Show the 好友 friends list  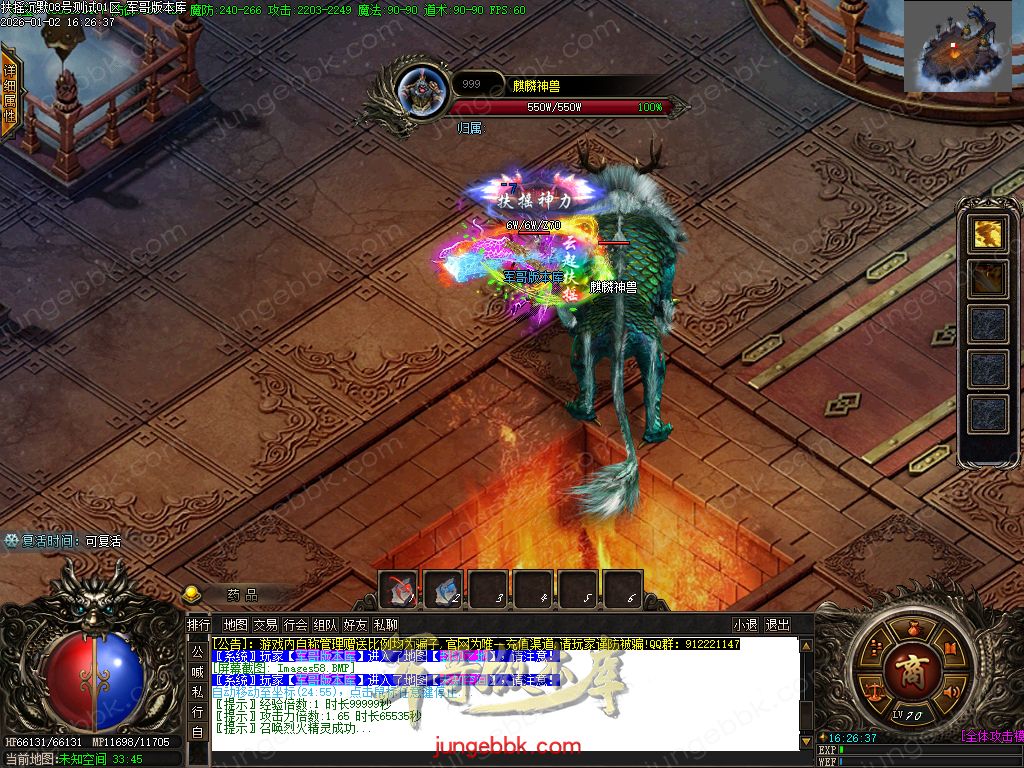(355, 624)
